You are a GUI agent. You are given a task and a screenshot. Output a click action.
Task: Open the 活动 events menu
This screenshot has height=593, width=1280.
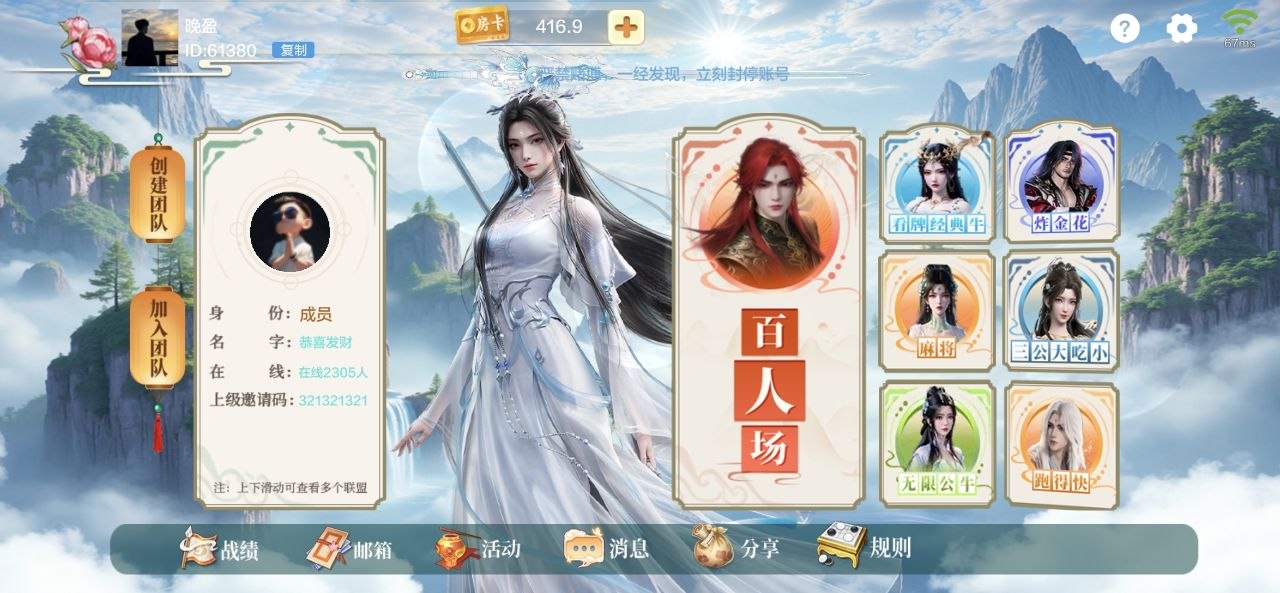[478, 549]
